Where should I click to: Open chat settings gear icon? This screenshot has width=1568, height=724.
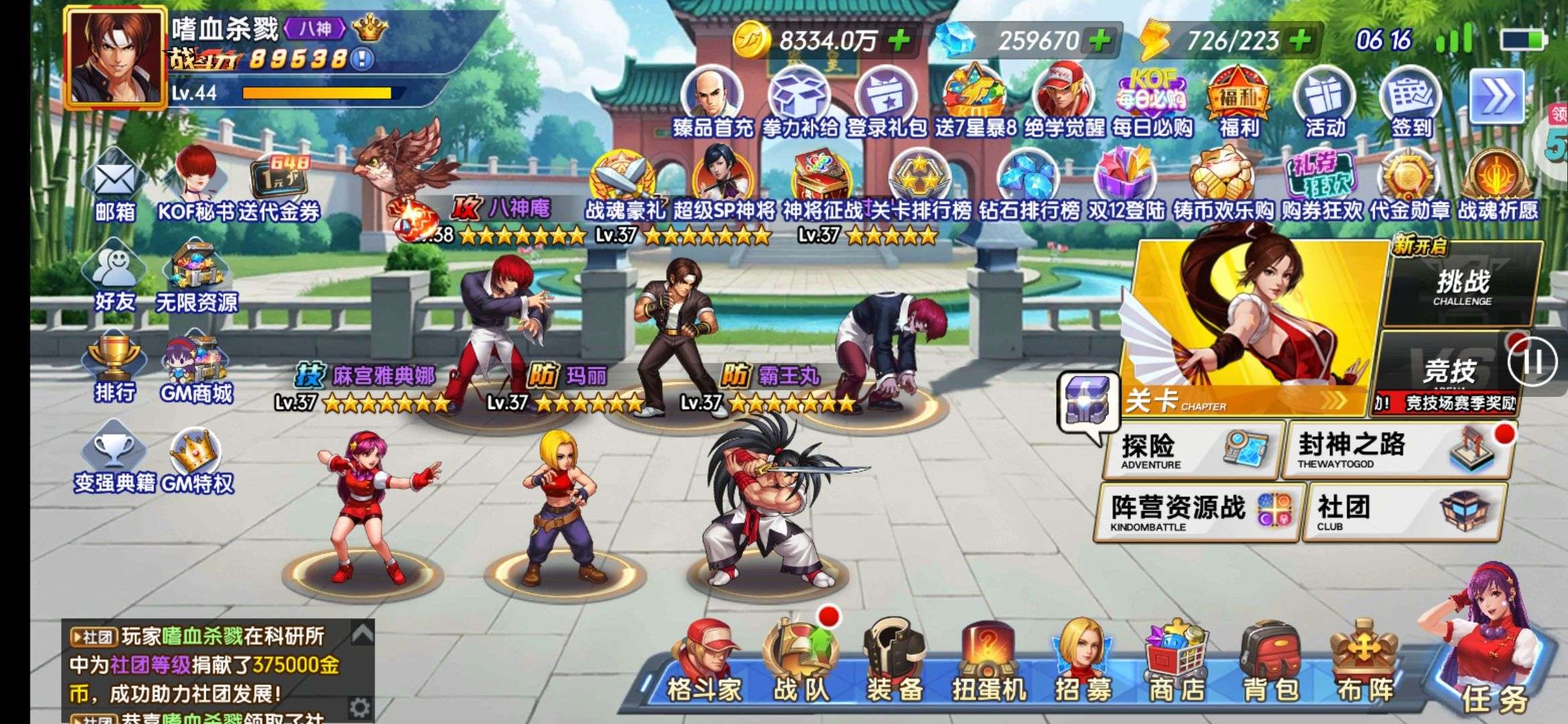[360, 707]
